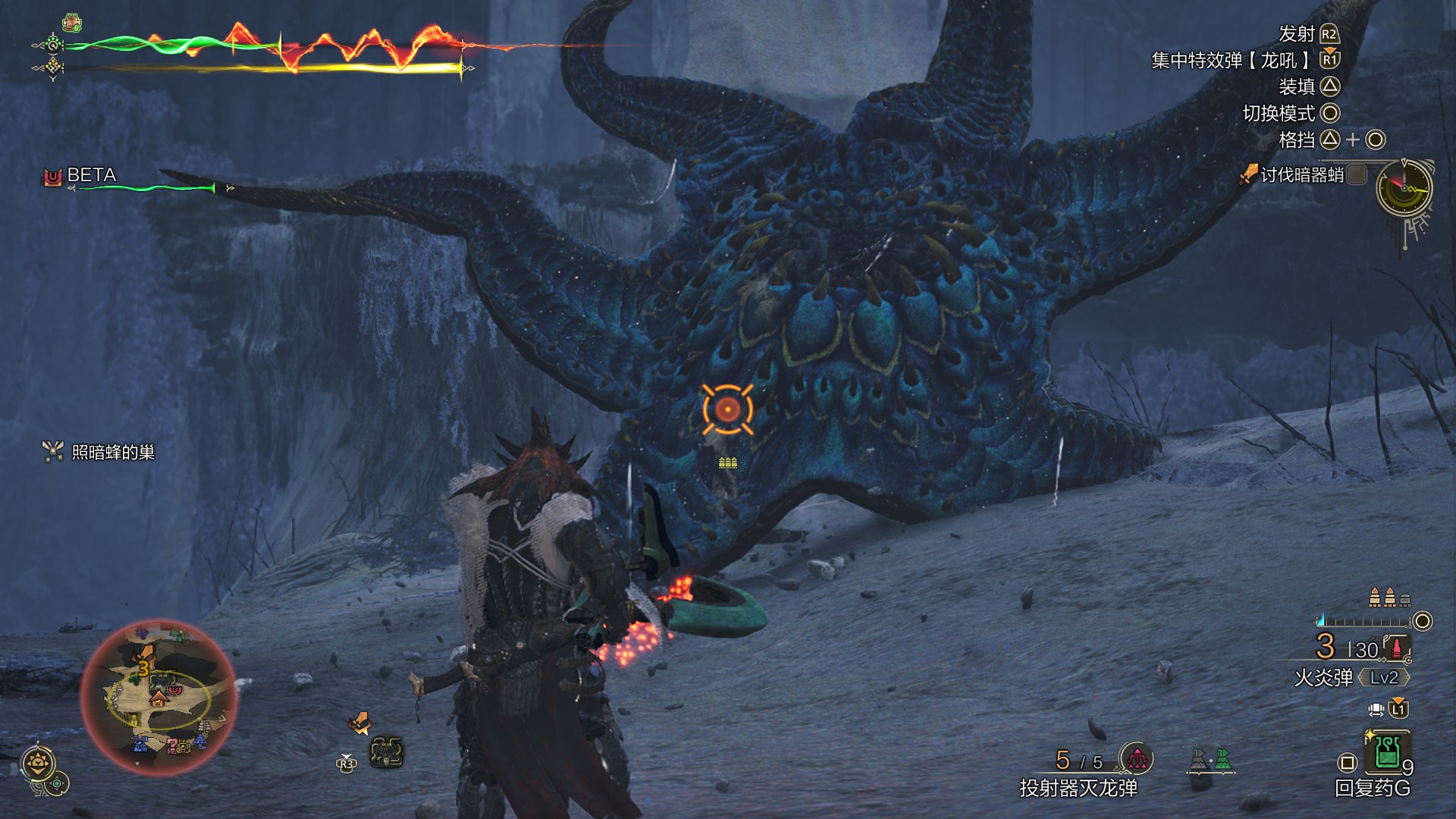
Task: Click the orange sword quest icon above the target monster portrait
Action: pos(359,723)
